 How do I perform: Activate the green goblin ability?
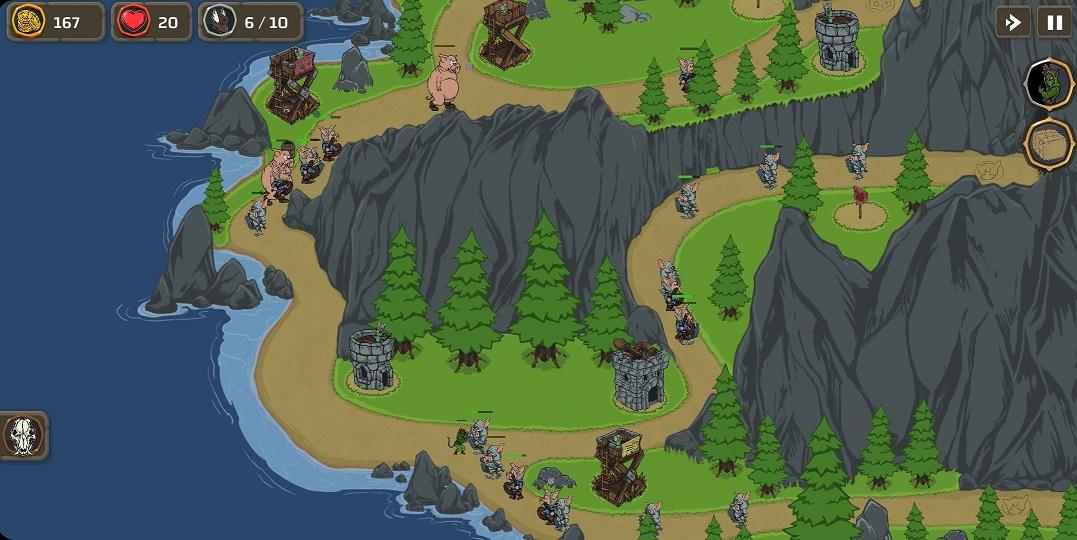[1050, 83]
